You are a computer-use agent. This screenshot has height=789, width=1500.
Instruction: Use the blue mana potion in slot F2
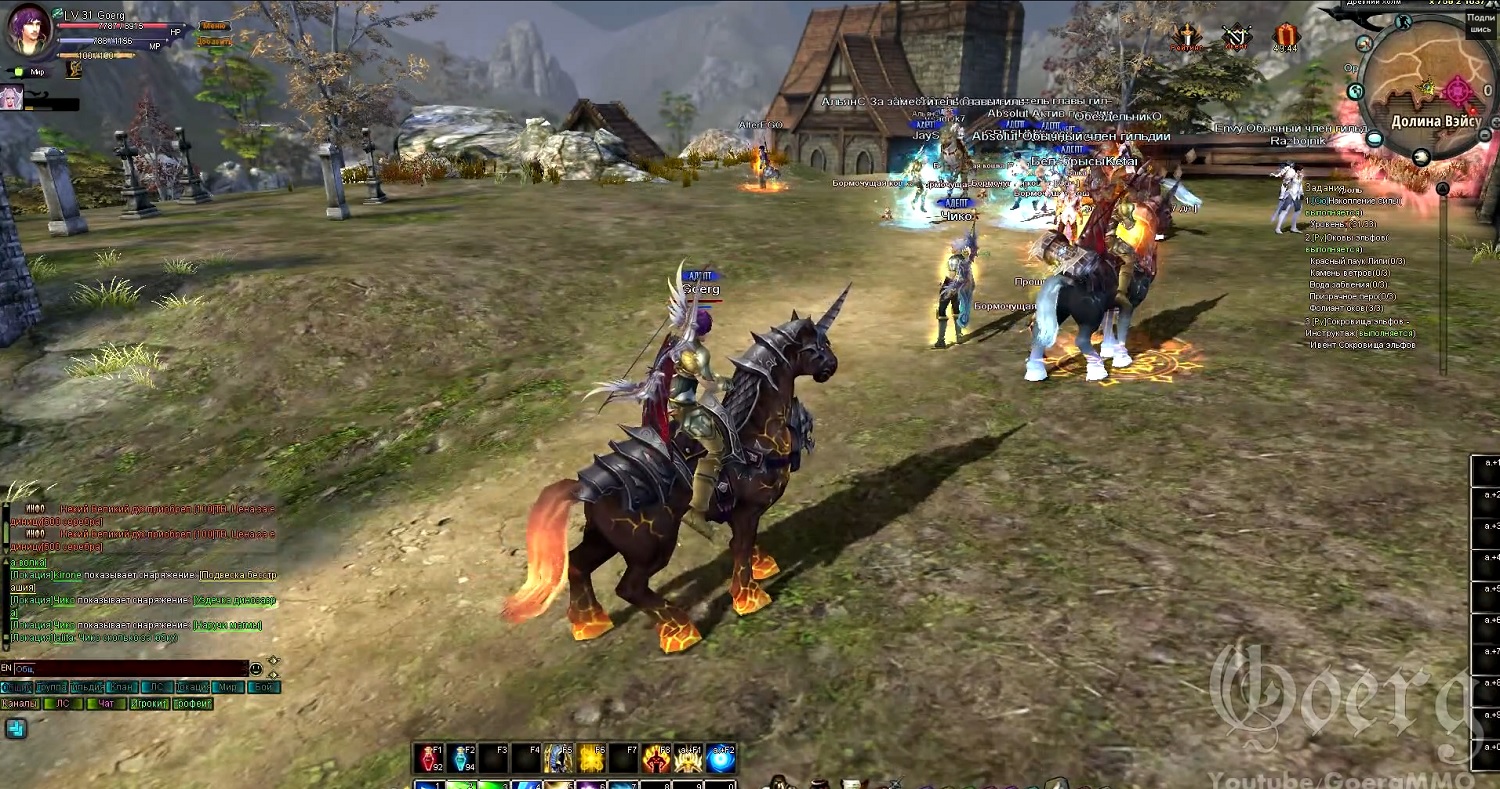click(463, 758)
